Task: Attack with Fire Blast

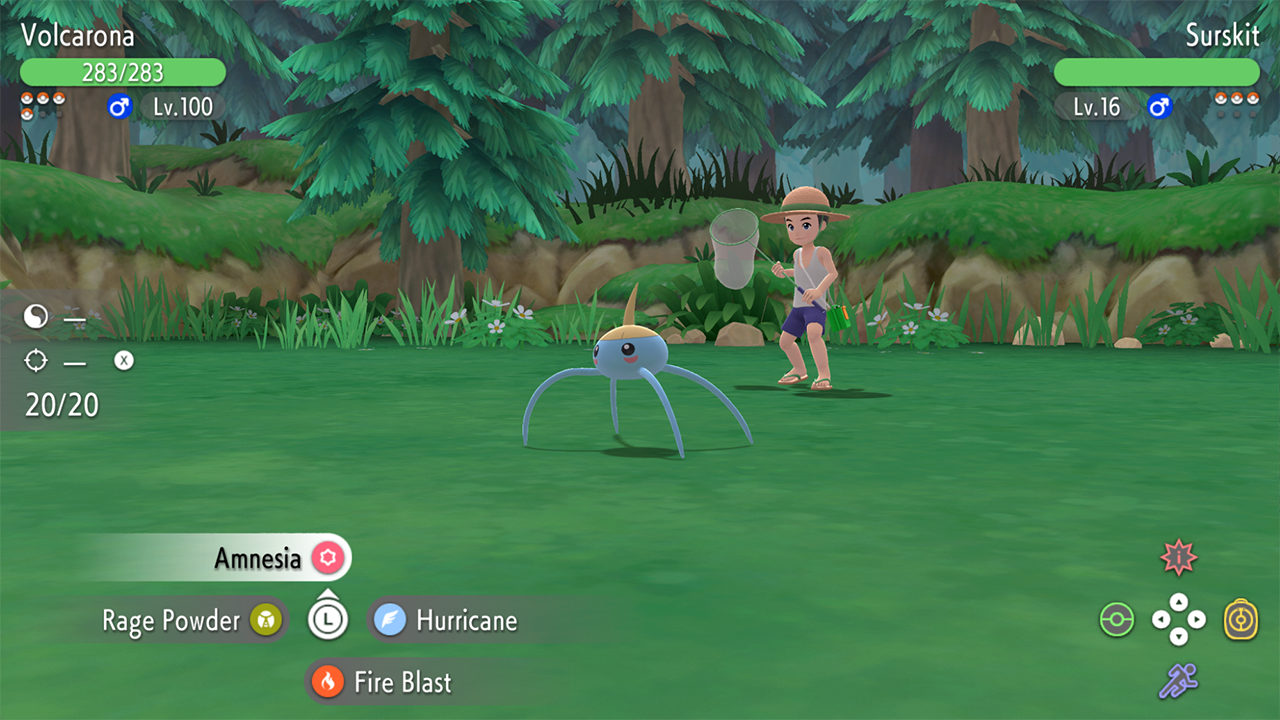Action: [x=384, y=683]
